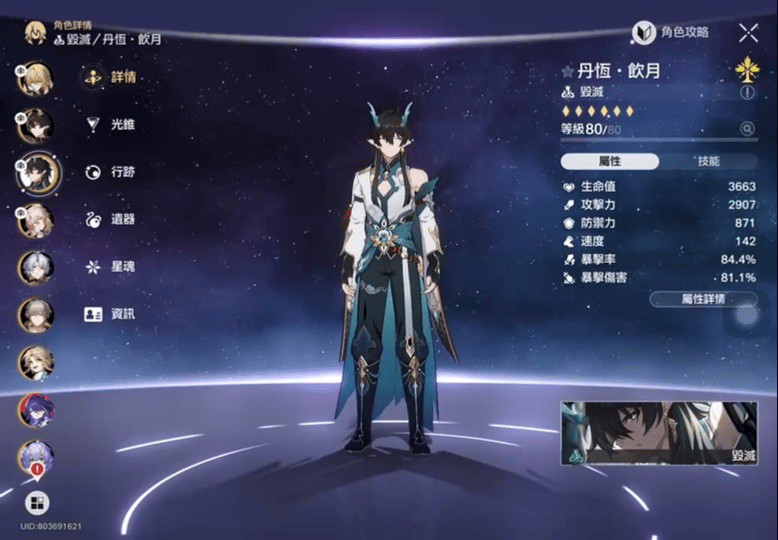This screenshot has width=778, height=540.
Task: Toggle the favorite star beside 丹恆・飲月
Action: [x=567, y=72]
